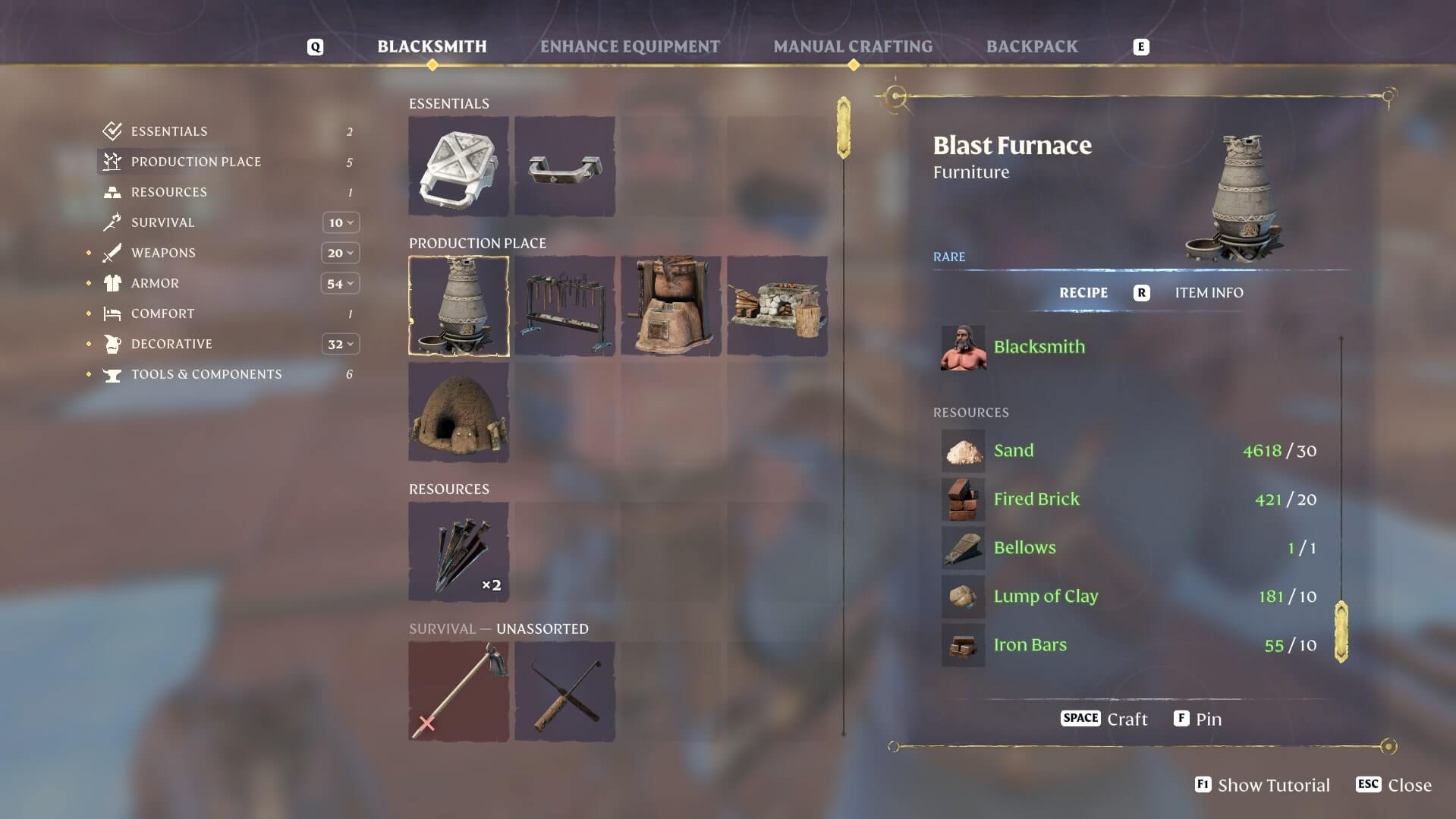Click the Armor chestplate icon
Viewport: 1456px width, 819px height.
coord(113,282)
